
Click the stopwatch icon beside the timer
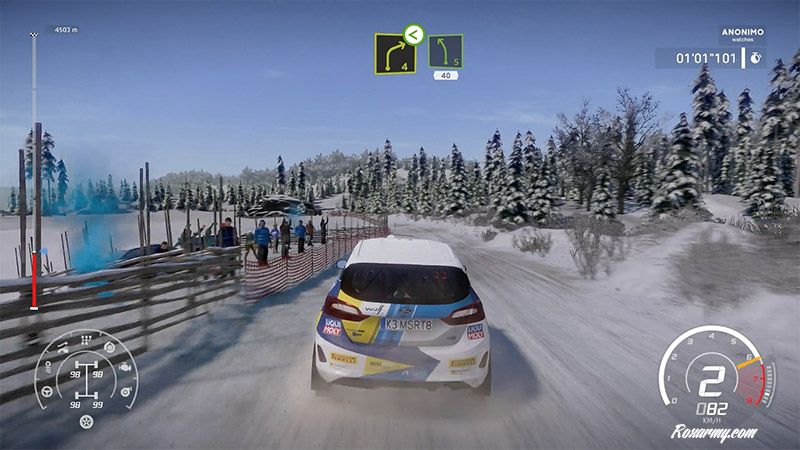pos(757,58)
